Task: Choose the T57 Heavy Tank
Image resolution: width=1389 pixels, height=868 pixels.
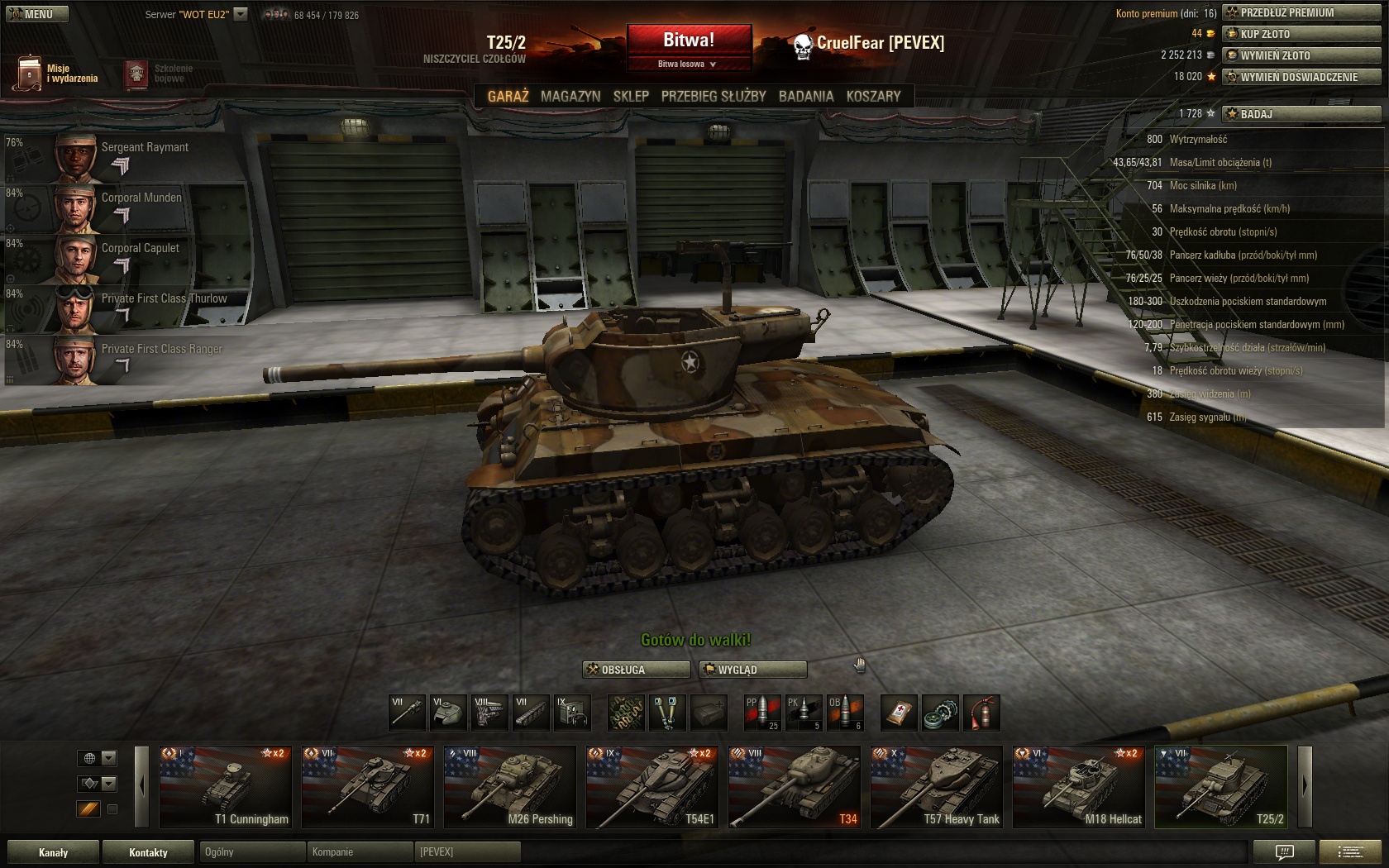Action: click(x=937, y=787)
